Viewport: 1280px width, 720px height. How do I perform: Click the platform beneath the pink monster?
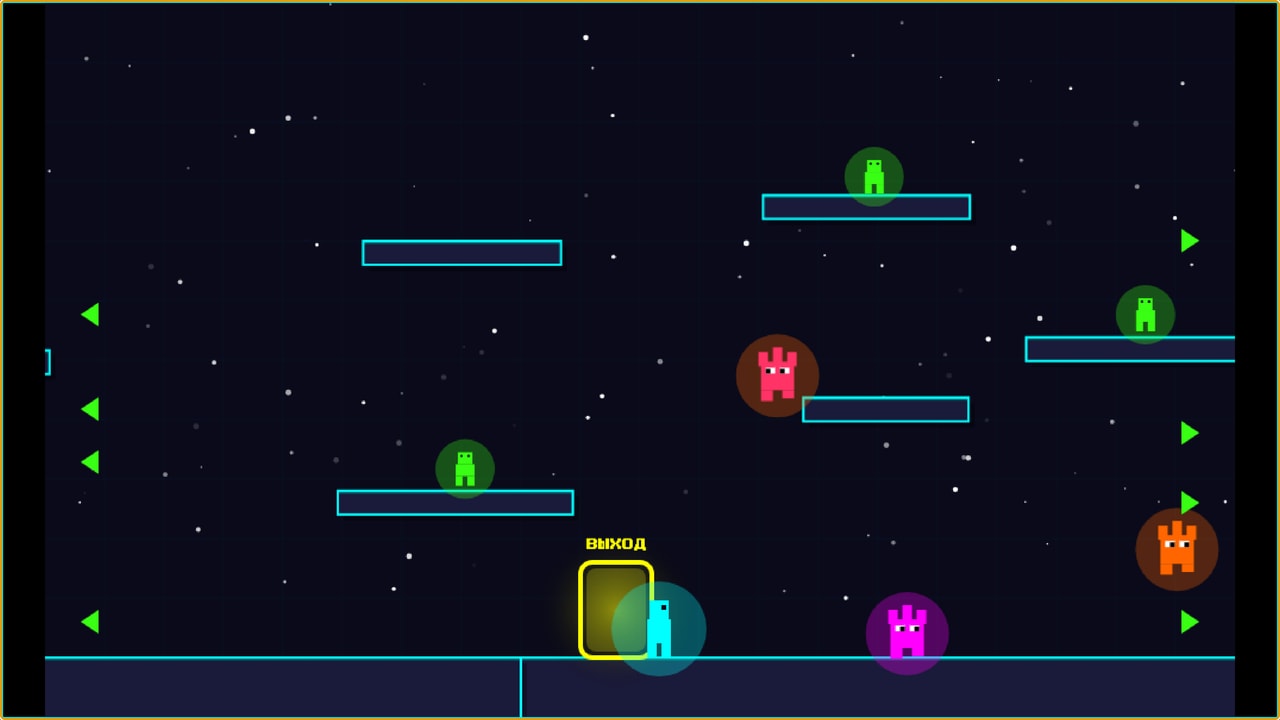885,409
